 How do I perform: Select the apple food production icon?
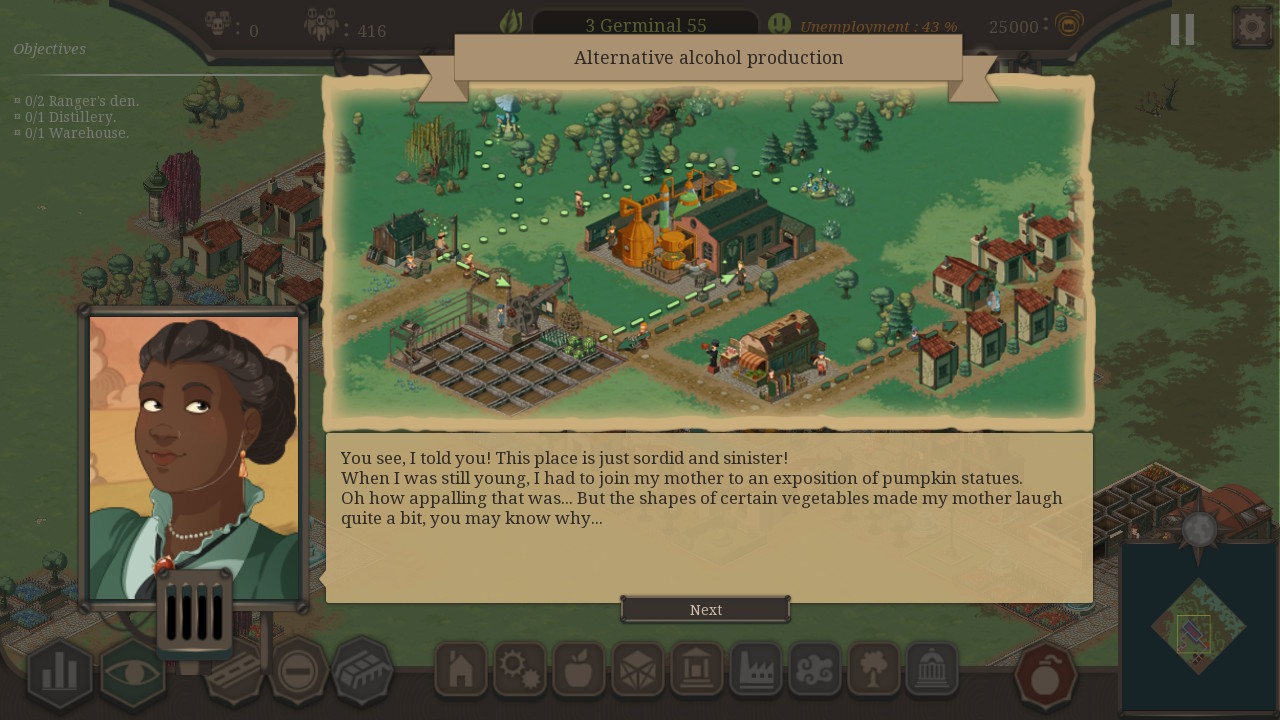[579, 670]
